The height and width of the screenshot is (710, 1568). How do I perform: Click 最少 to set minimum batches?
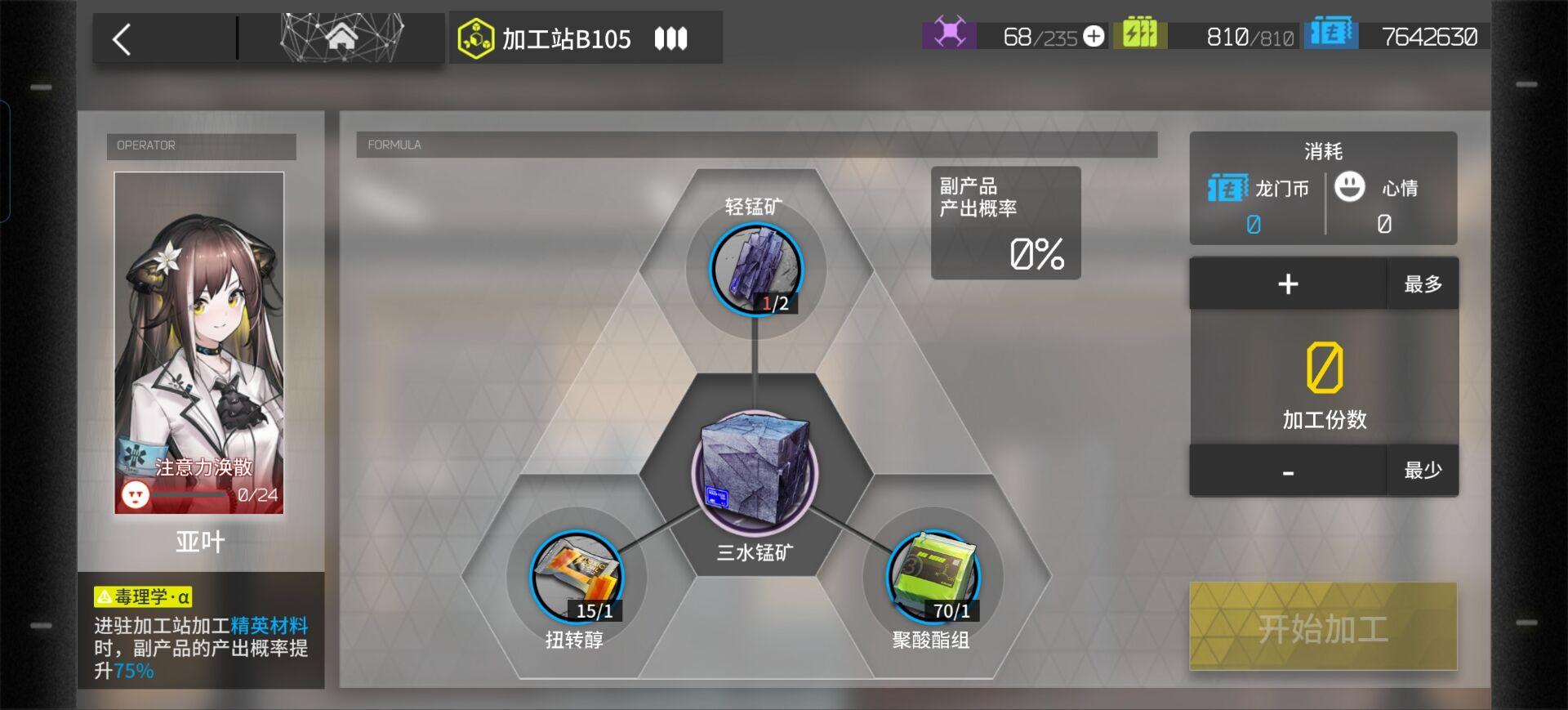1423,470
